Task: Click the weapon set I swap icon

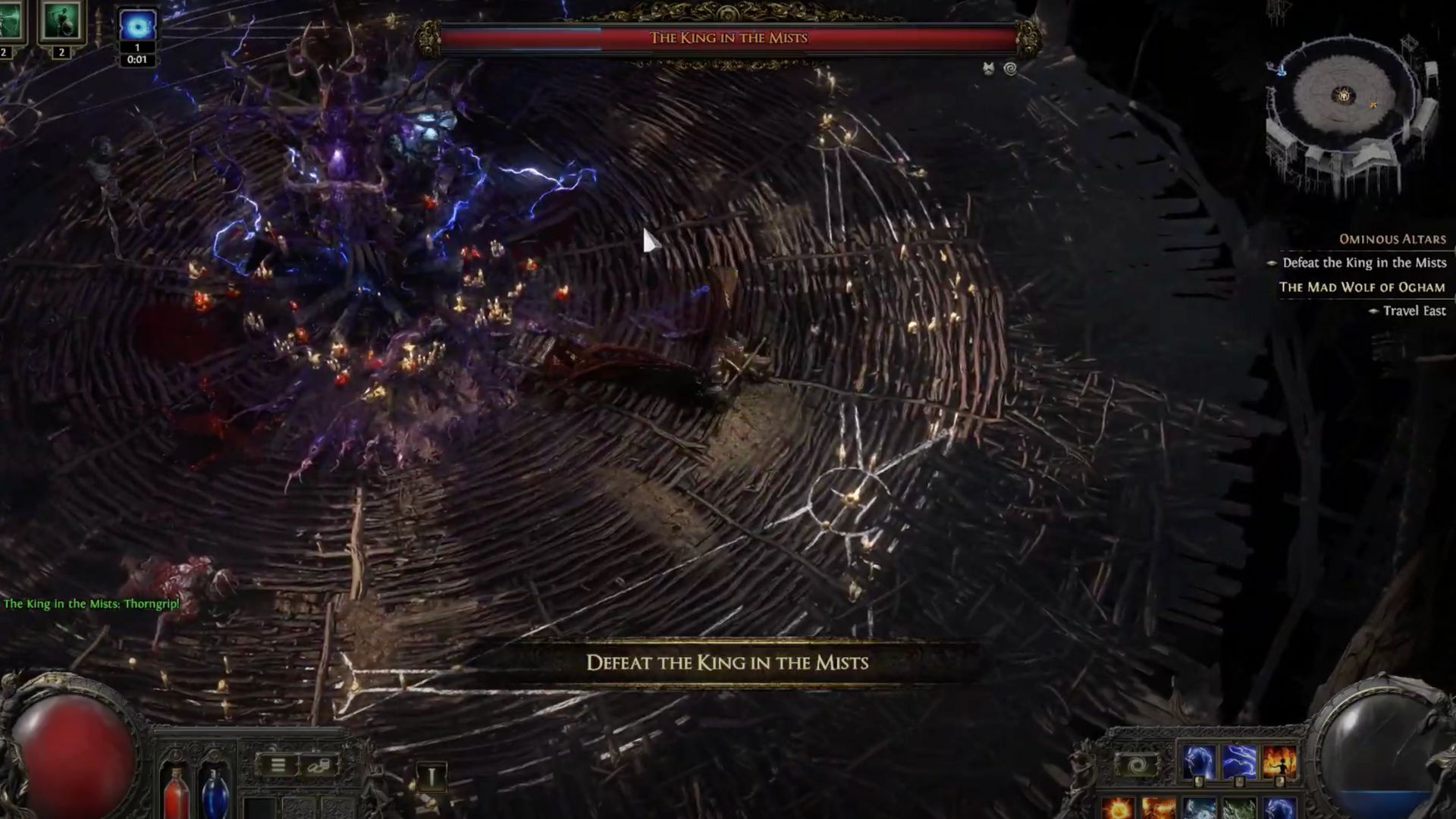Action: point(431,777)
